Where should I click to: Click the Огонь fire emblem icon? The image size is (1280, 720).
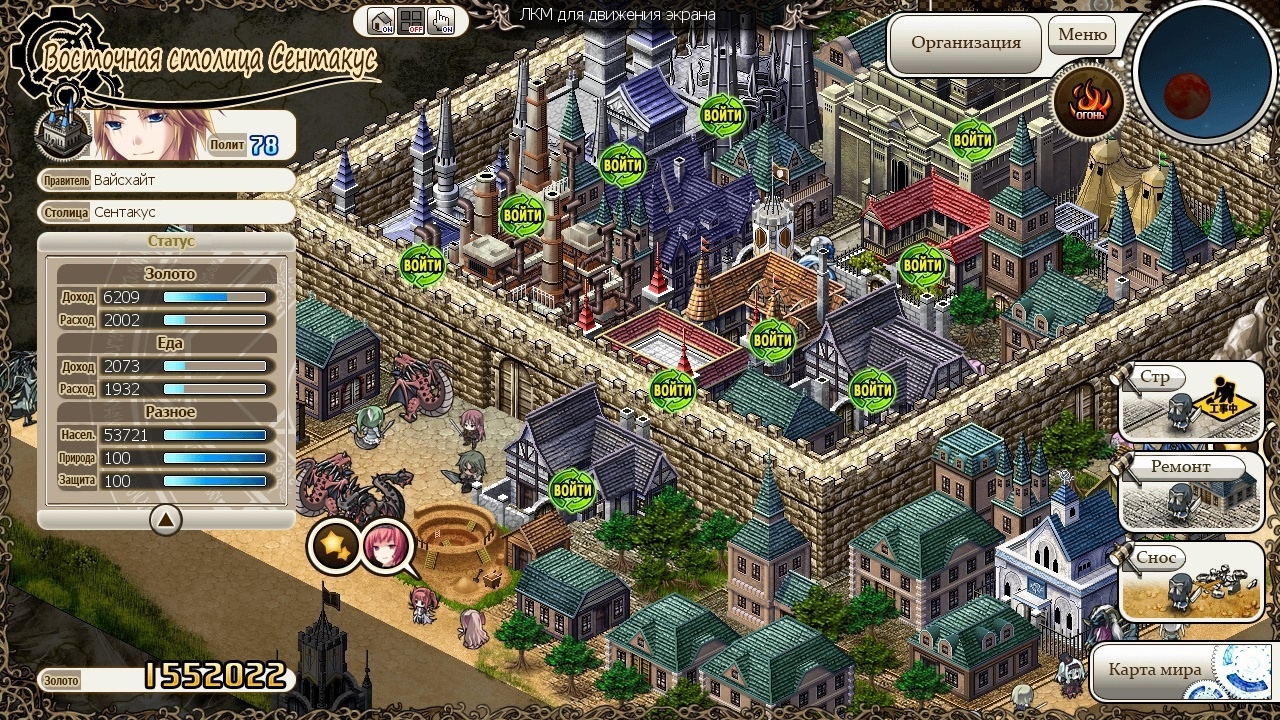[x=1089, y=102]
